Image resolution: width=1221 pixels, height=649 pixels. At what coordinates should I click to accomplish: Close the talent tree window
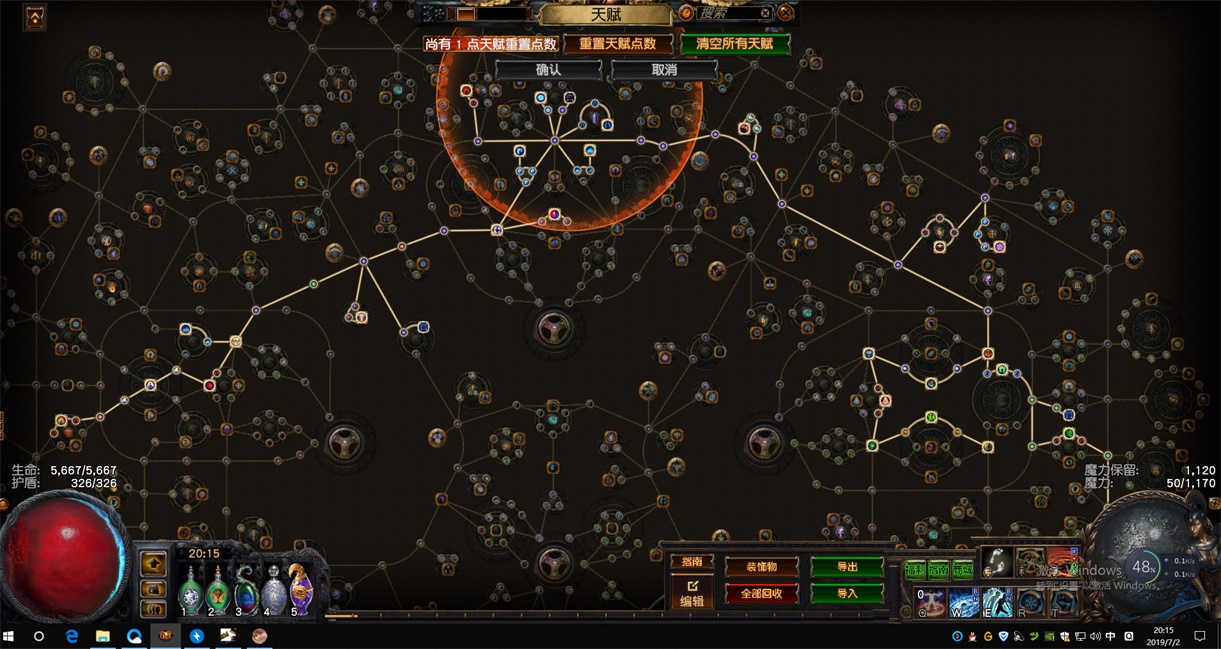pos(786,13)
